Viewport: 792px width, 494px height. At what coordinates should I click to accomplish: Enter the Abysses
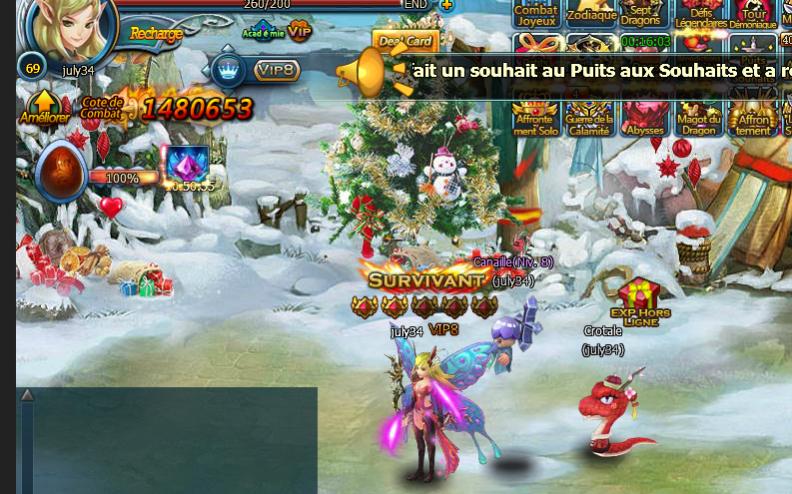click(x=643, y=119)
